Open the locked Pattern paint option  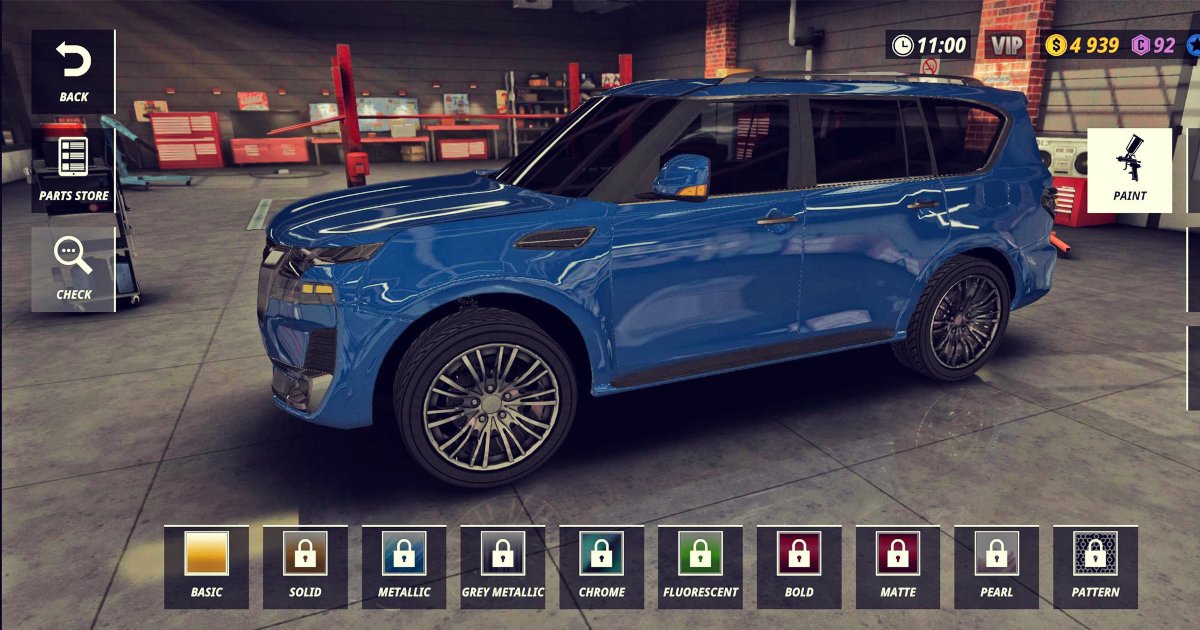tap(1095, 566)
